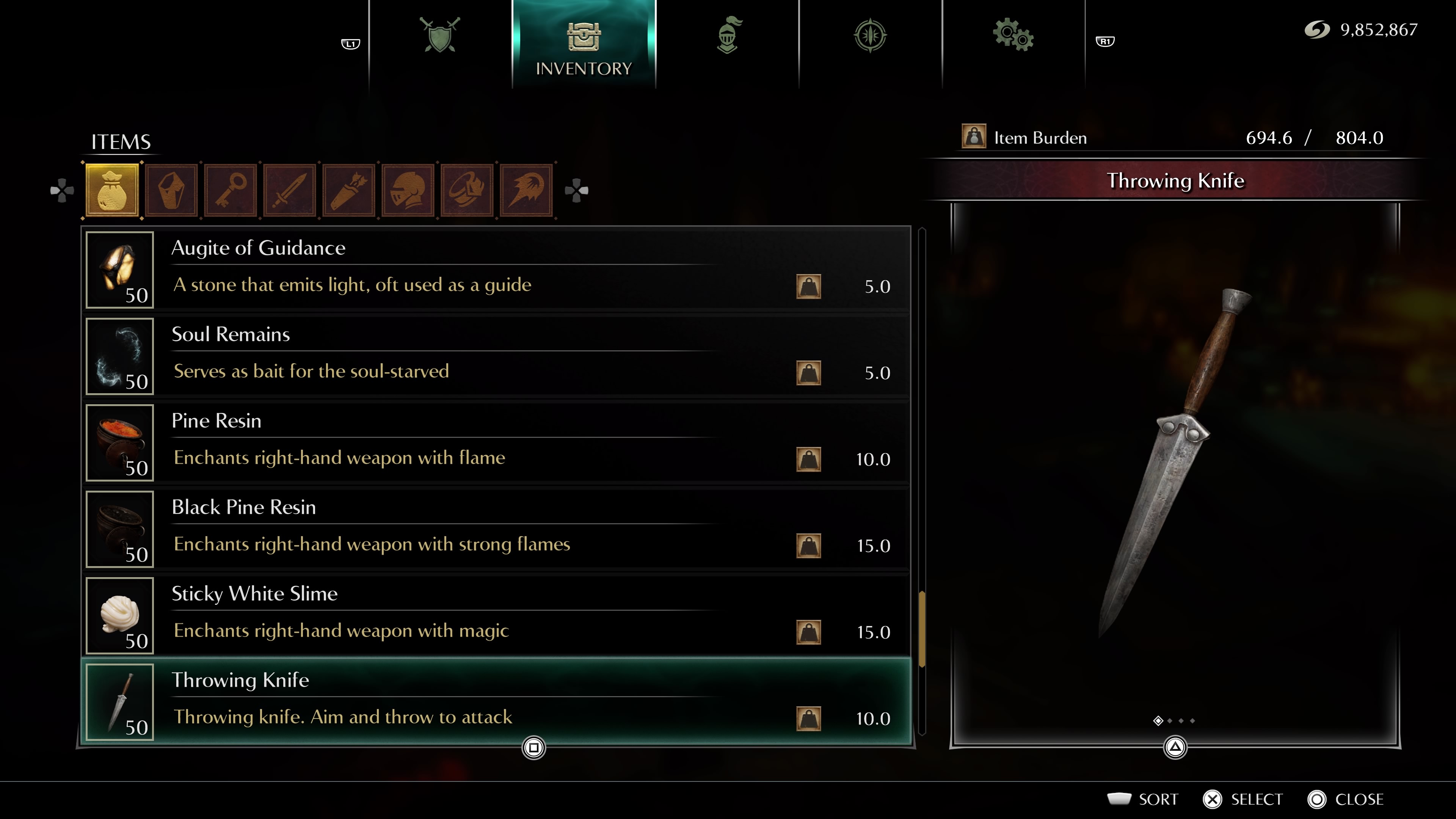Open the spell comet category filter
This screenshot has width=1456, height=819.
point(526,190)
